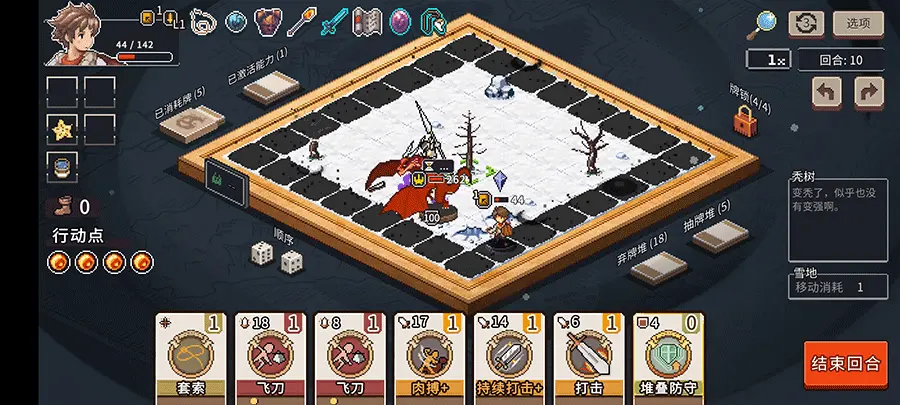900x405 pixels.
Task: Click the undo arrow button
Action: pos(827,93)
